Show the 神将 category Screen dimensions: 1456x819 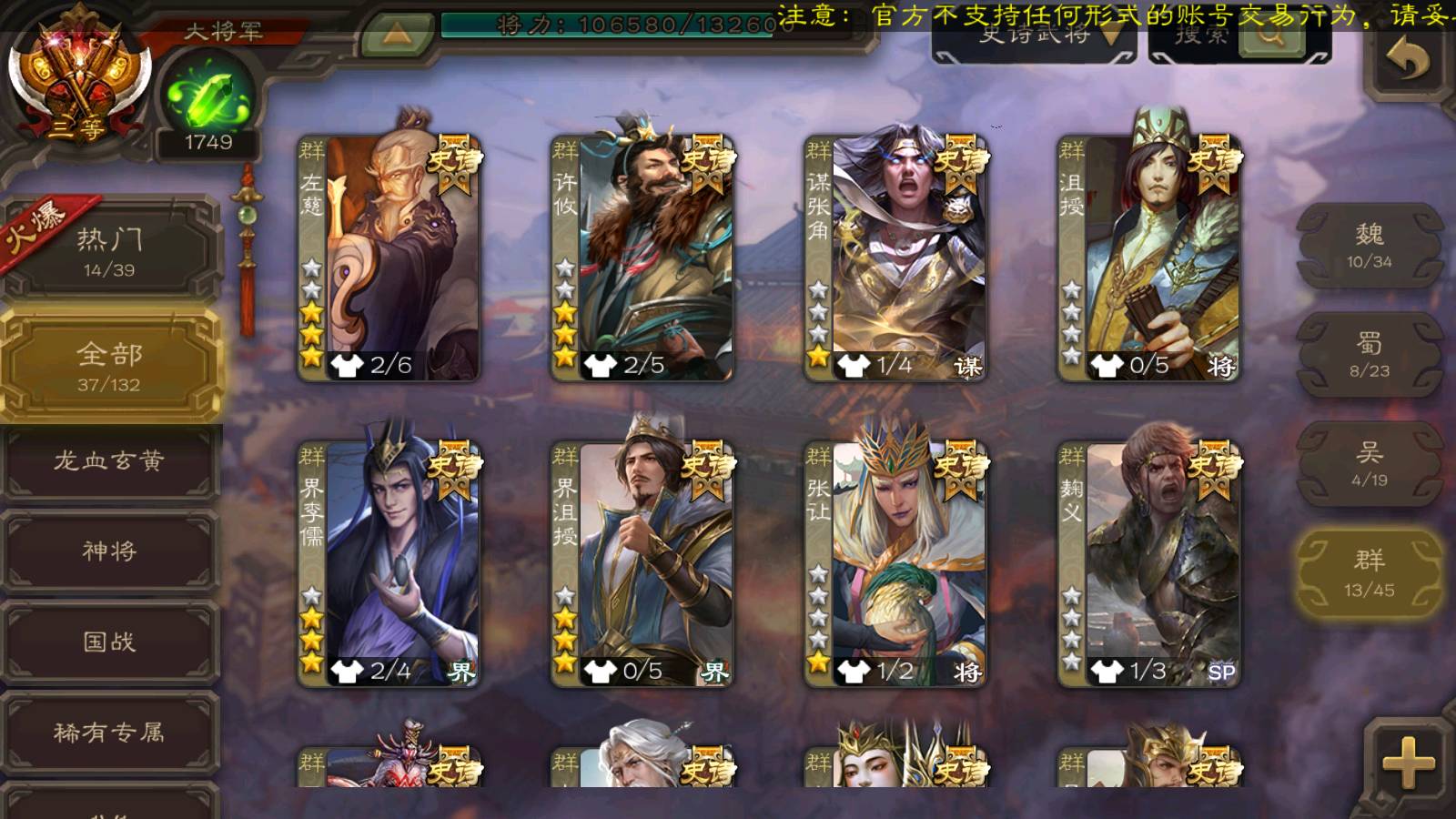click(x=109, y=551)
